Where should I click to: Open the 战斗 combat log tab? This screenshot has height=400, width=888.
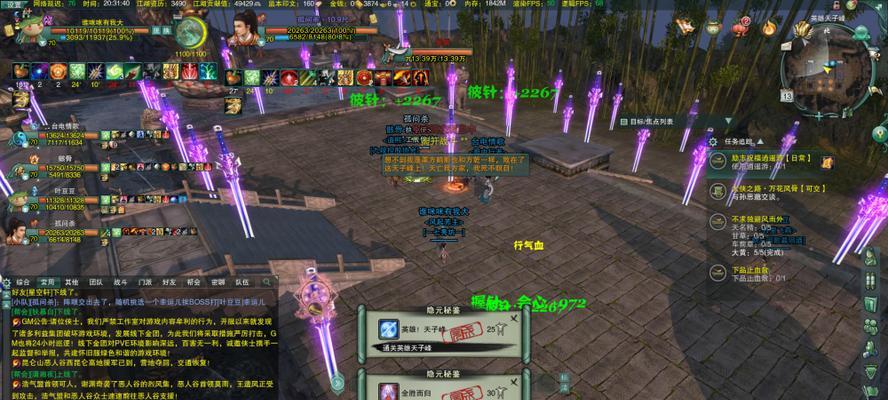pyautogui.click(x=120, y=282)
